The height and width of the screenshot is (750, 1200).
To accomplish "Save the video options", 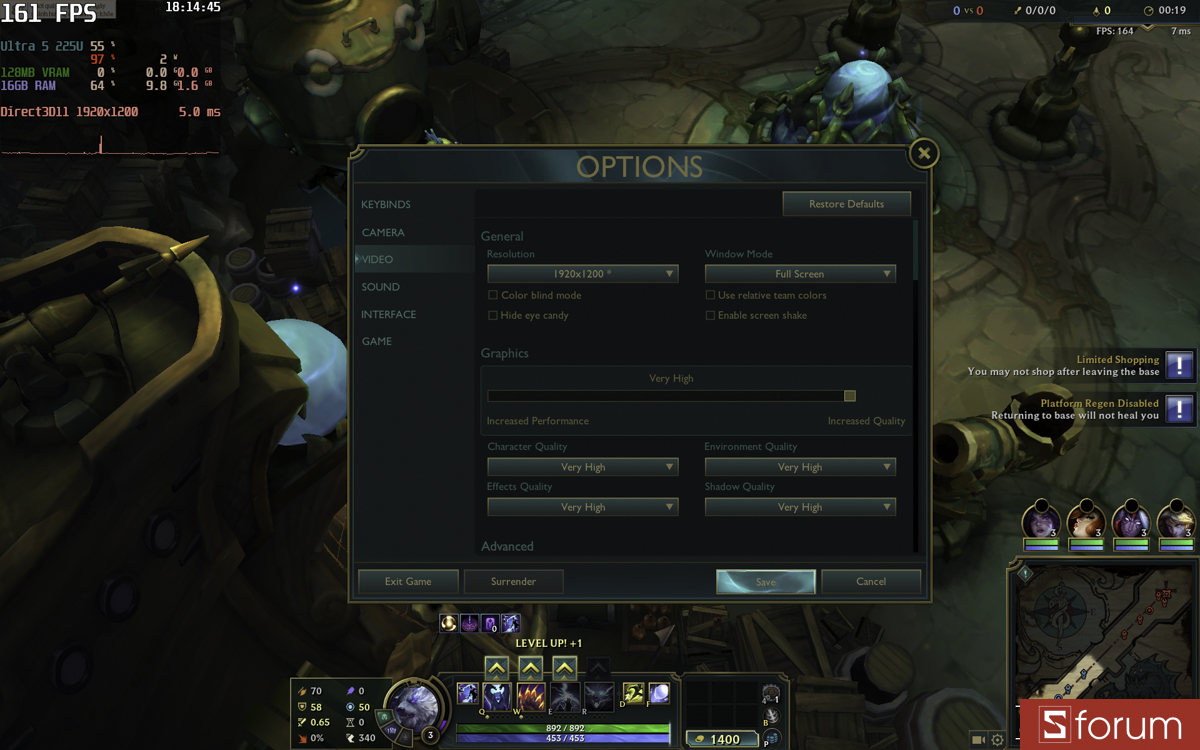I will click(x=766, y=581).
